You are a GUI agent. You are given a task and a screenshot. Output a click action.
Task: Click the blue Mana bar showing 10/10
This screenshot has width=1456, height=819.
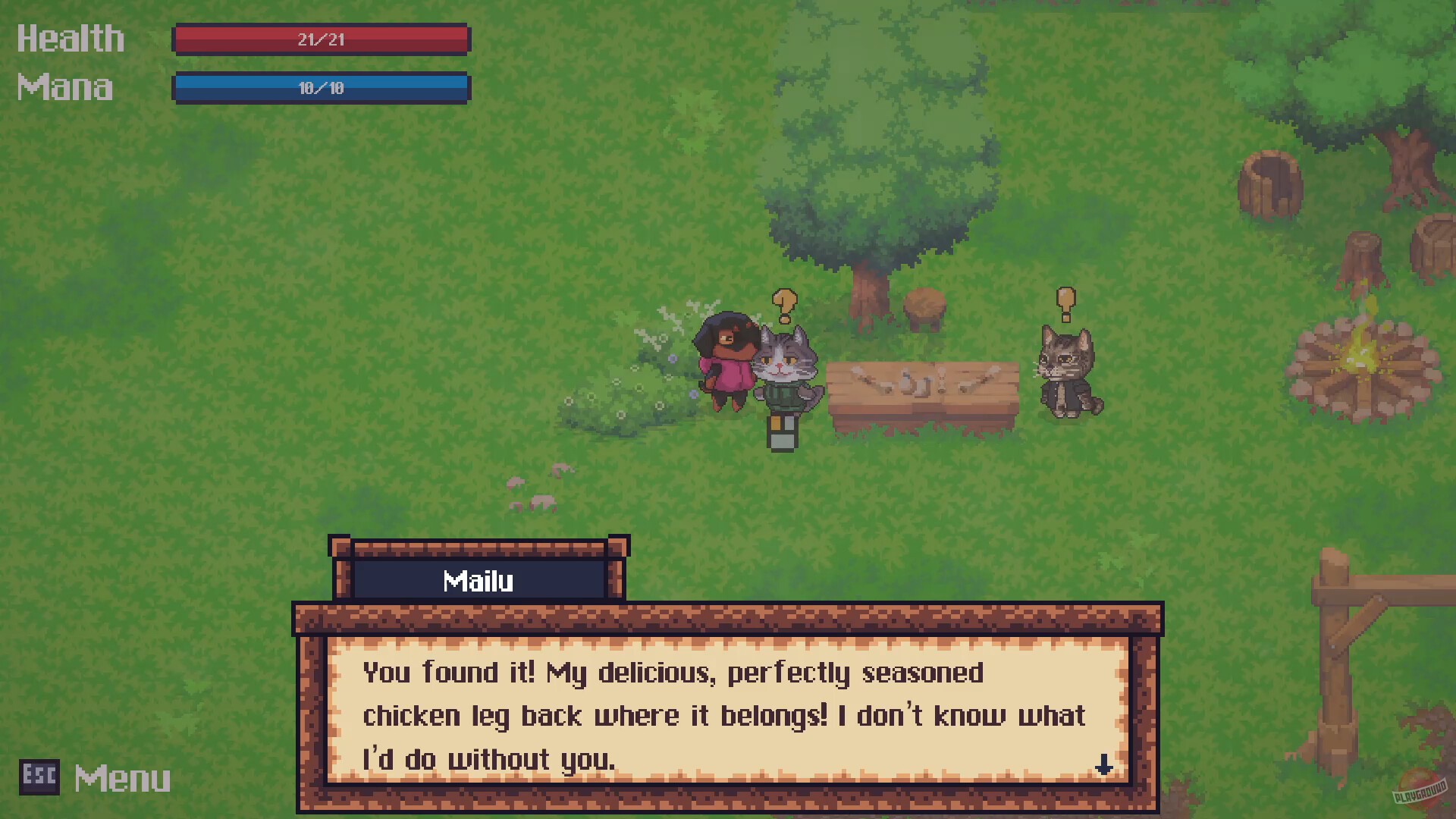pyautogui.click(x=321, y=88)
